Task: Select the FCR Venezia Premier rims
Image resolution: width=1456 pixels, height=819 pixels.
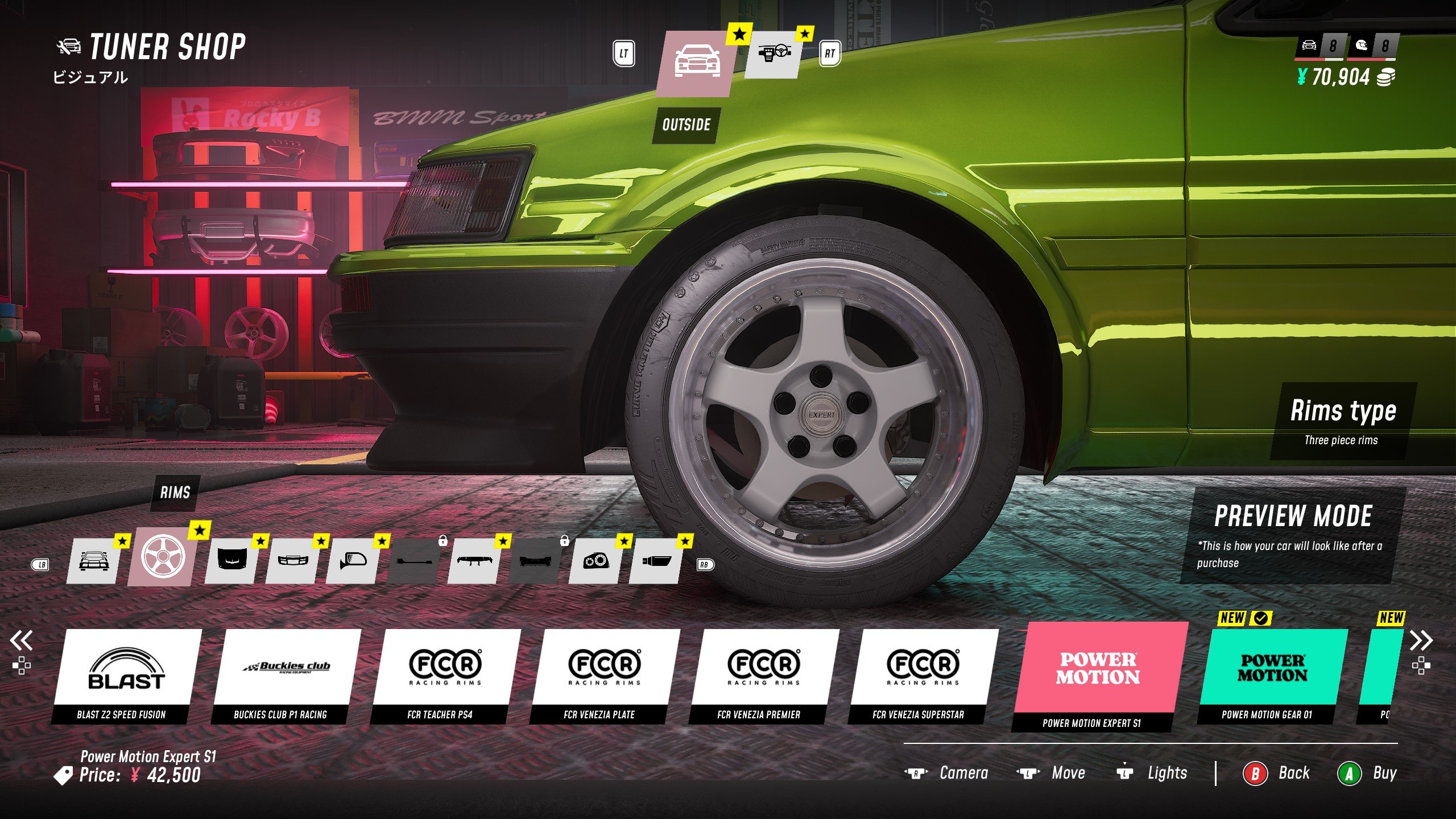Action: click(x=764, y=675)
